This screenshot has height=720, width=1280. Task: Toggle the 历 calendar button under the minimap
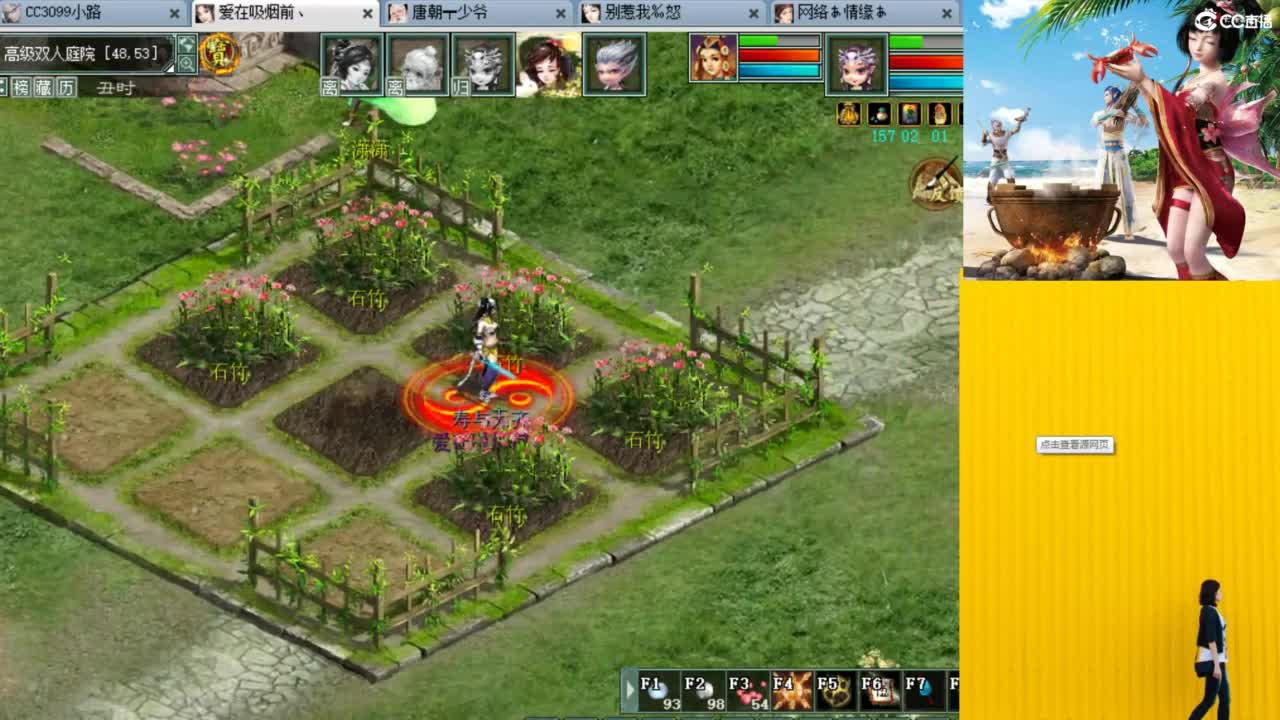(65, 88)
